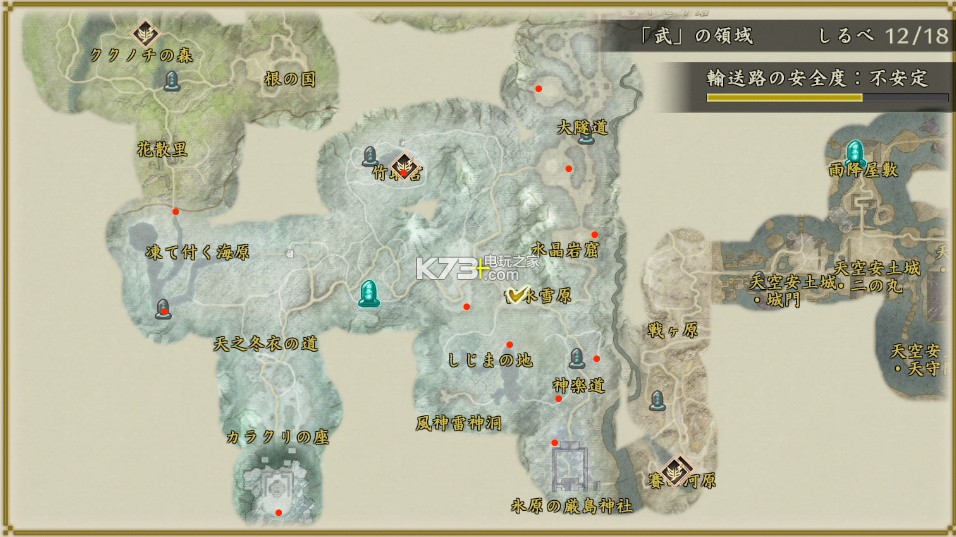This screenshot has height=537, width=956.
Task: Select the diamond marker at ククノチの森
Action: pyautogui.click(x=145, y=29)
